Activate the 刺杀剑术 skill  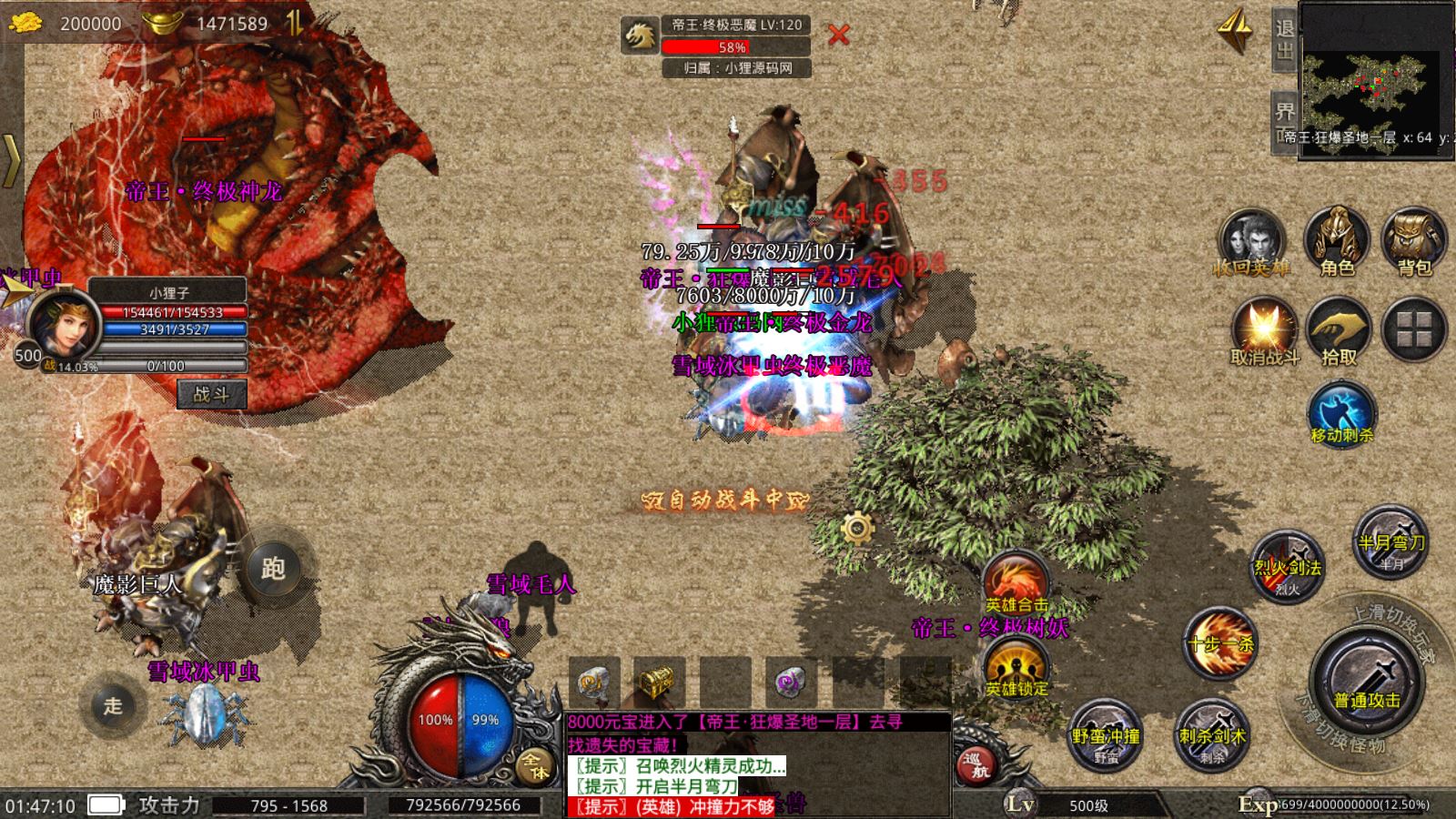pos(1212,735)
